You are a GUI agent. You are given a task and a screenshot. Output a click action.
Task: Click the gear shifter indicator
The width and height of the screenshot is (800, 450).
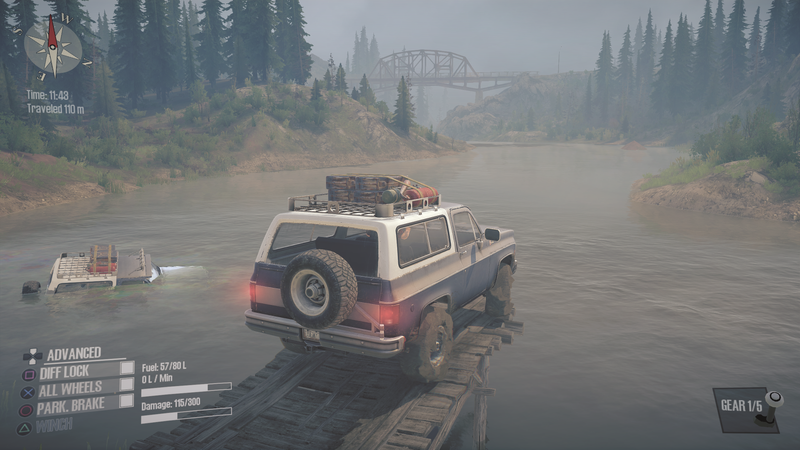point(772,407)
